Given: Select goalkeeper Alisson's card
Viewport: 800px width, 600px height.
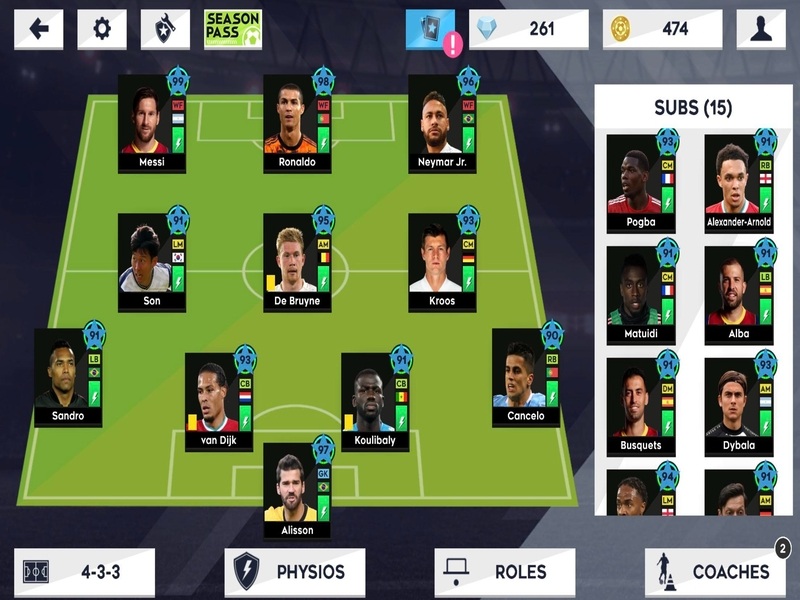Looking at the screenshot, I should pyautogui.click(x=297, y=490).
